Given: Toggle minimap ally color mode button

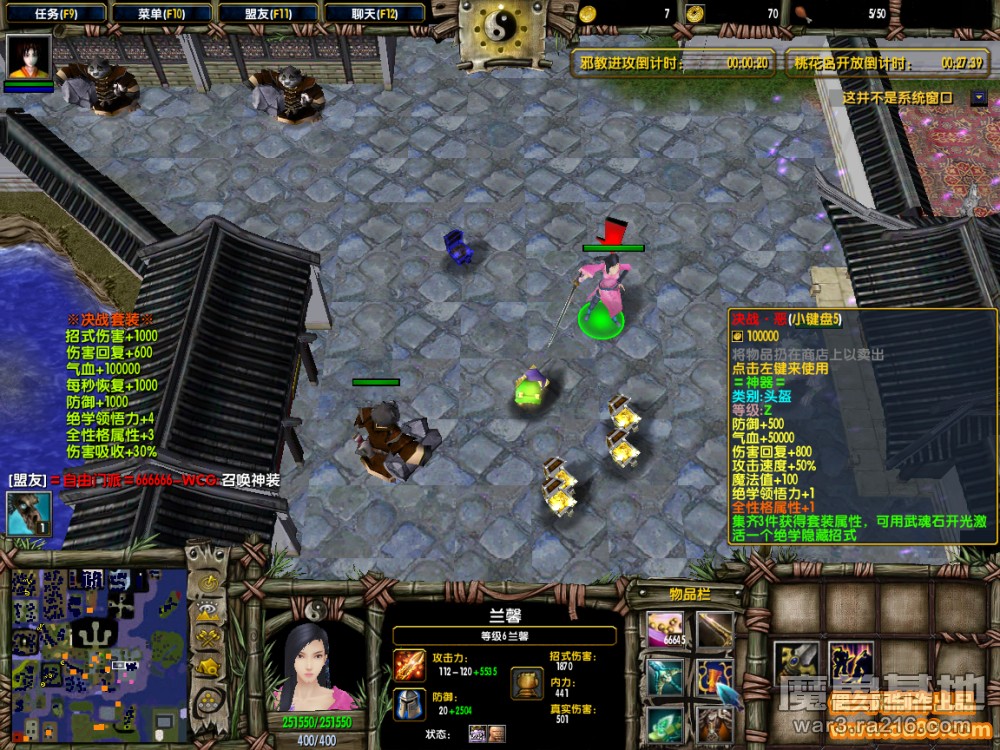Looking at the screenshot, I should tap(209, 638).
